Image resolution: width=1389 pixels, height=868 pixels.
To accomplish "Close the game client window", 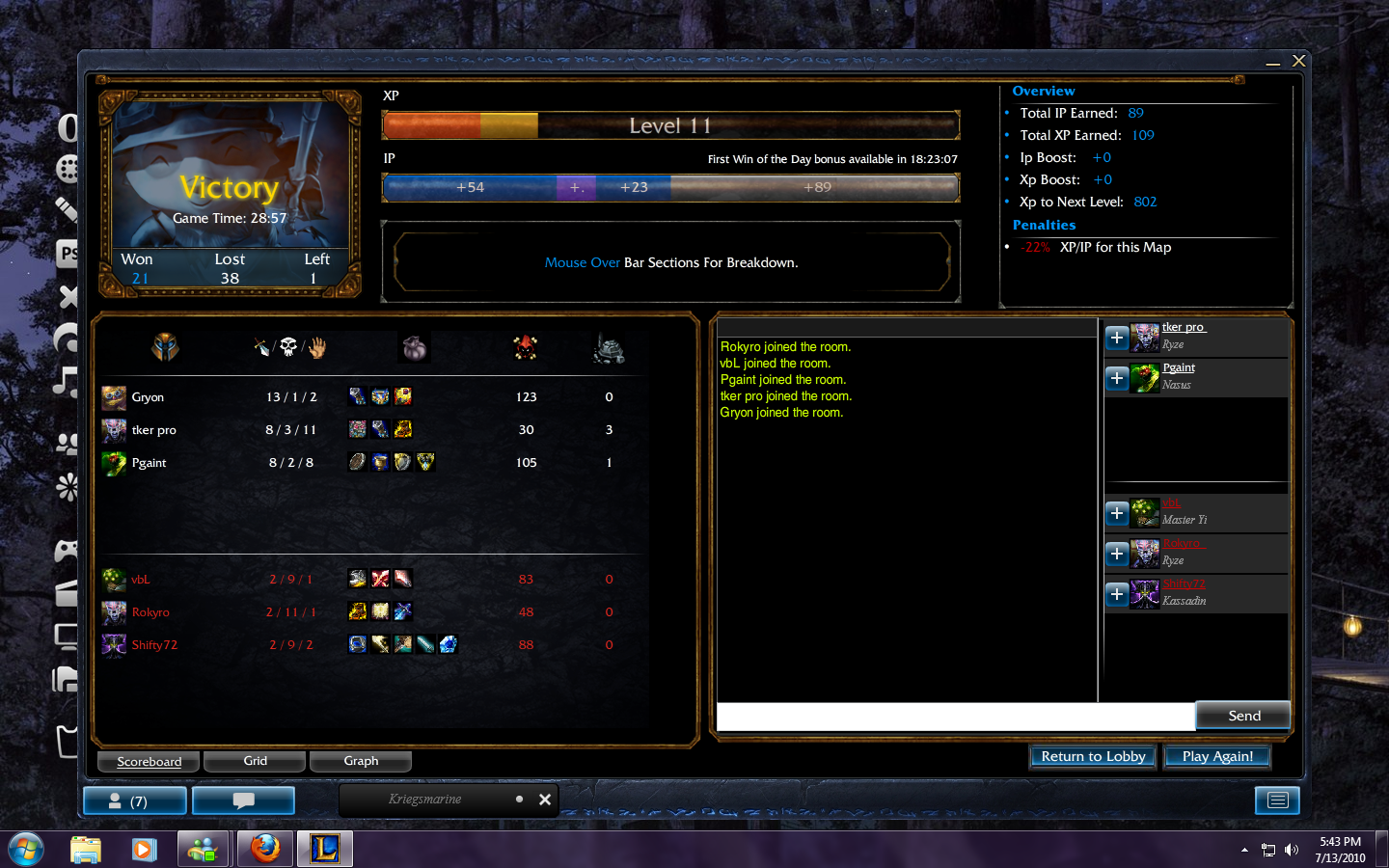I will (1299, 61).
